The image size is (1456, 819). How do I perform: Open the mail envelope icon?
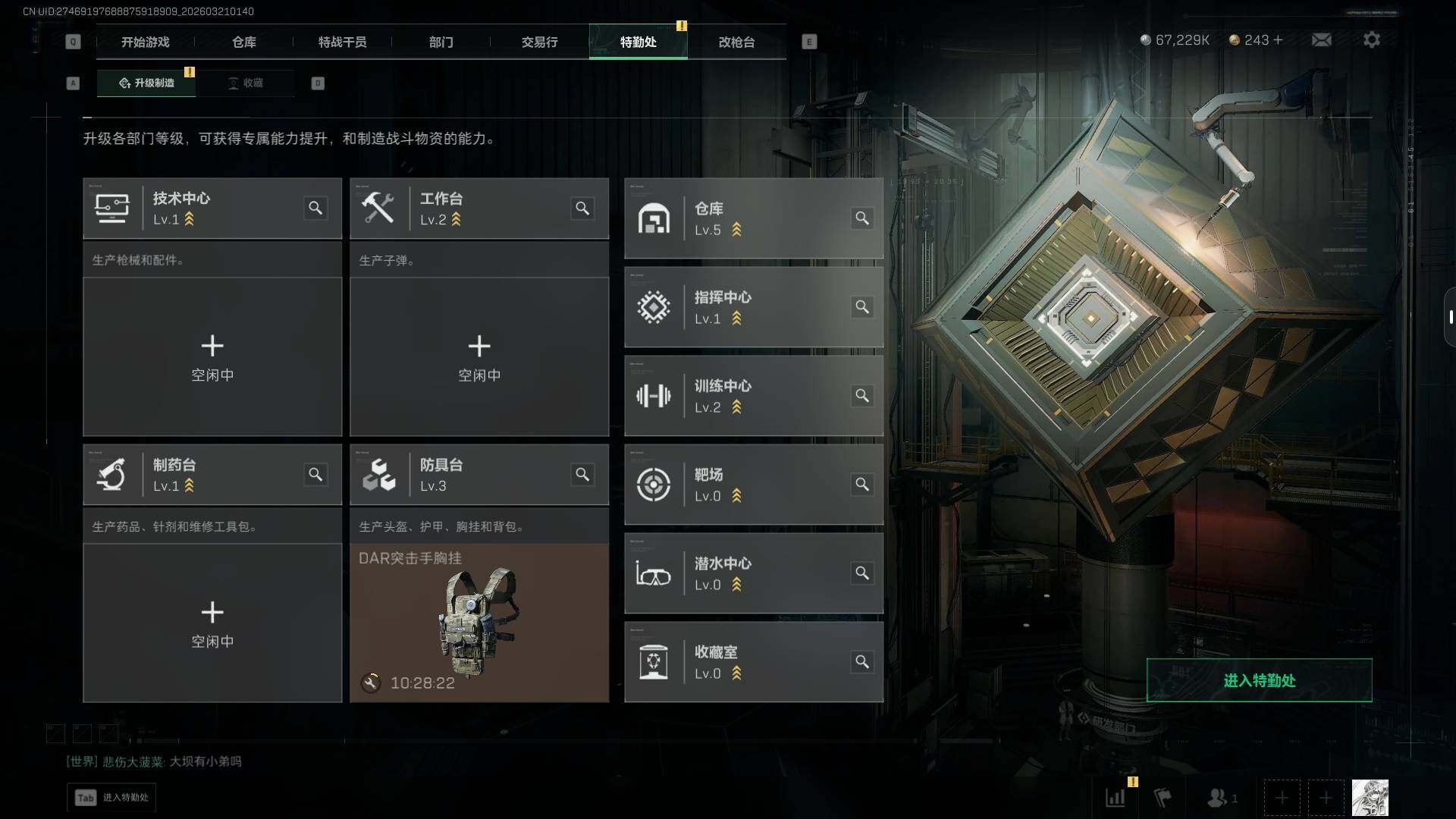1322,39
